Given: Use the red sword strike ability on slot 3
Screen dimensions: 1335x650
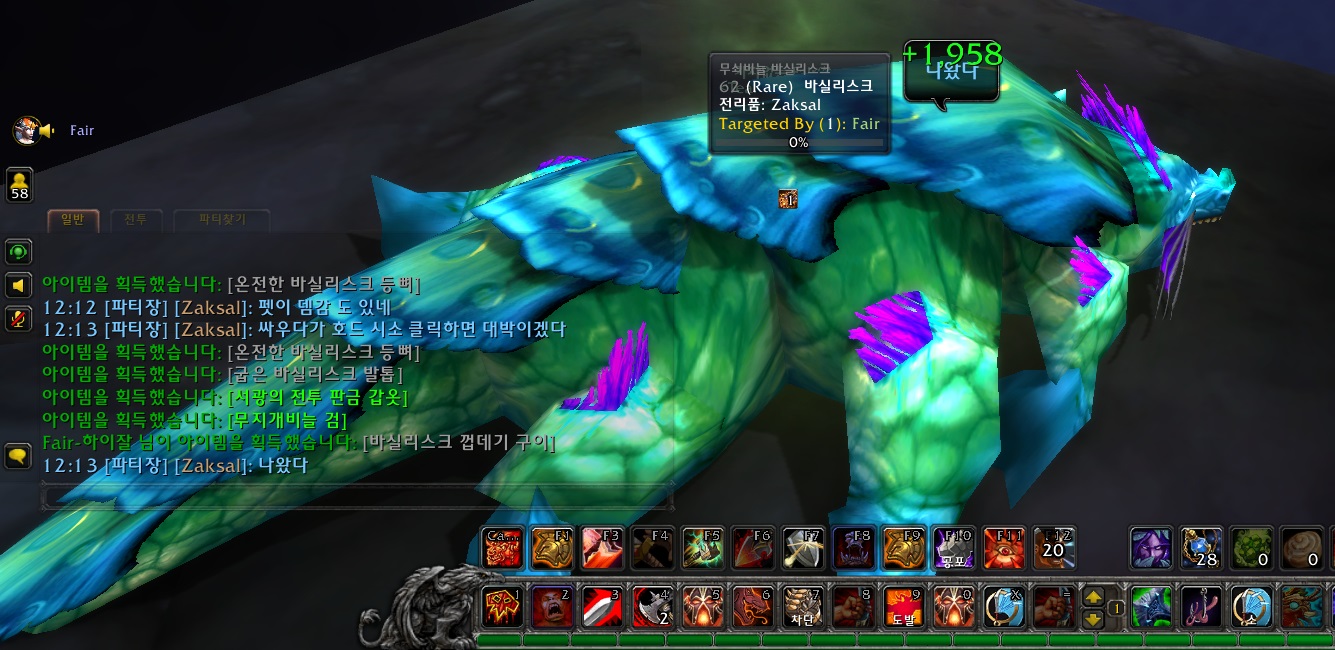Looking at the screenshot, I should coord(600,607).
